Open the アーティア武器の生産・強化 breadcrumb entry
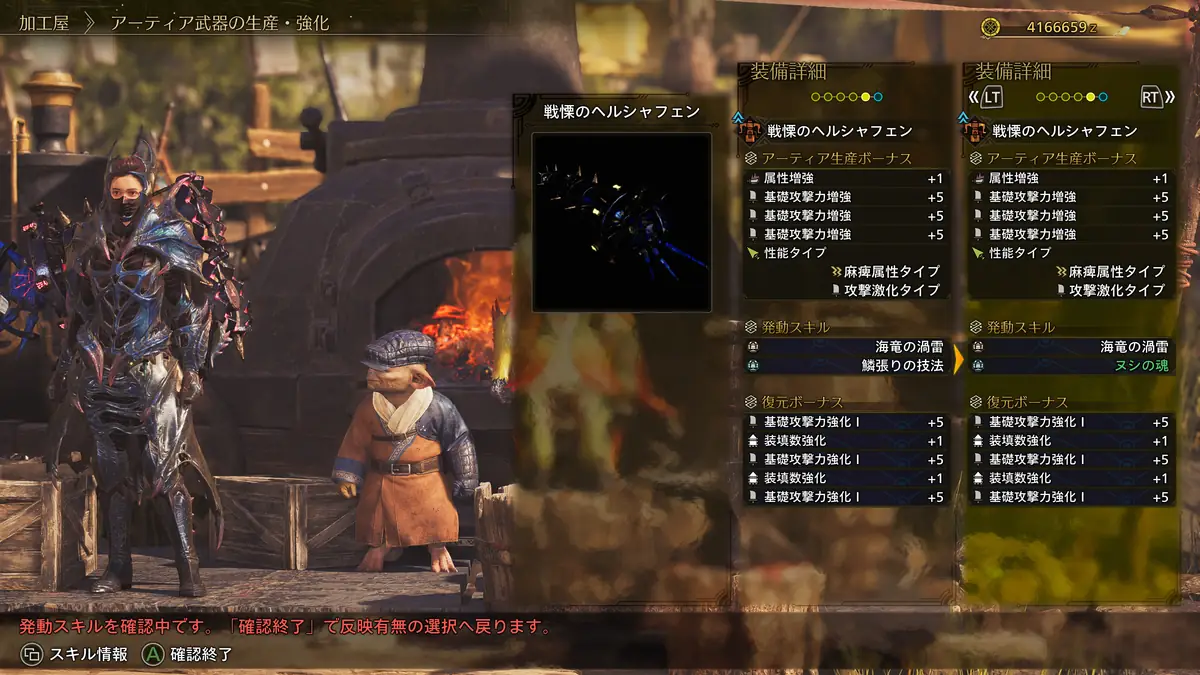1200x675 pixels. [x=219, y=22]
